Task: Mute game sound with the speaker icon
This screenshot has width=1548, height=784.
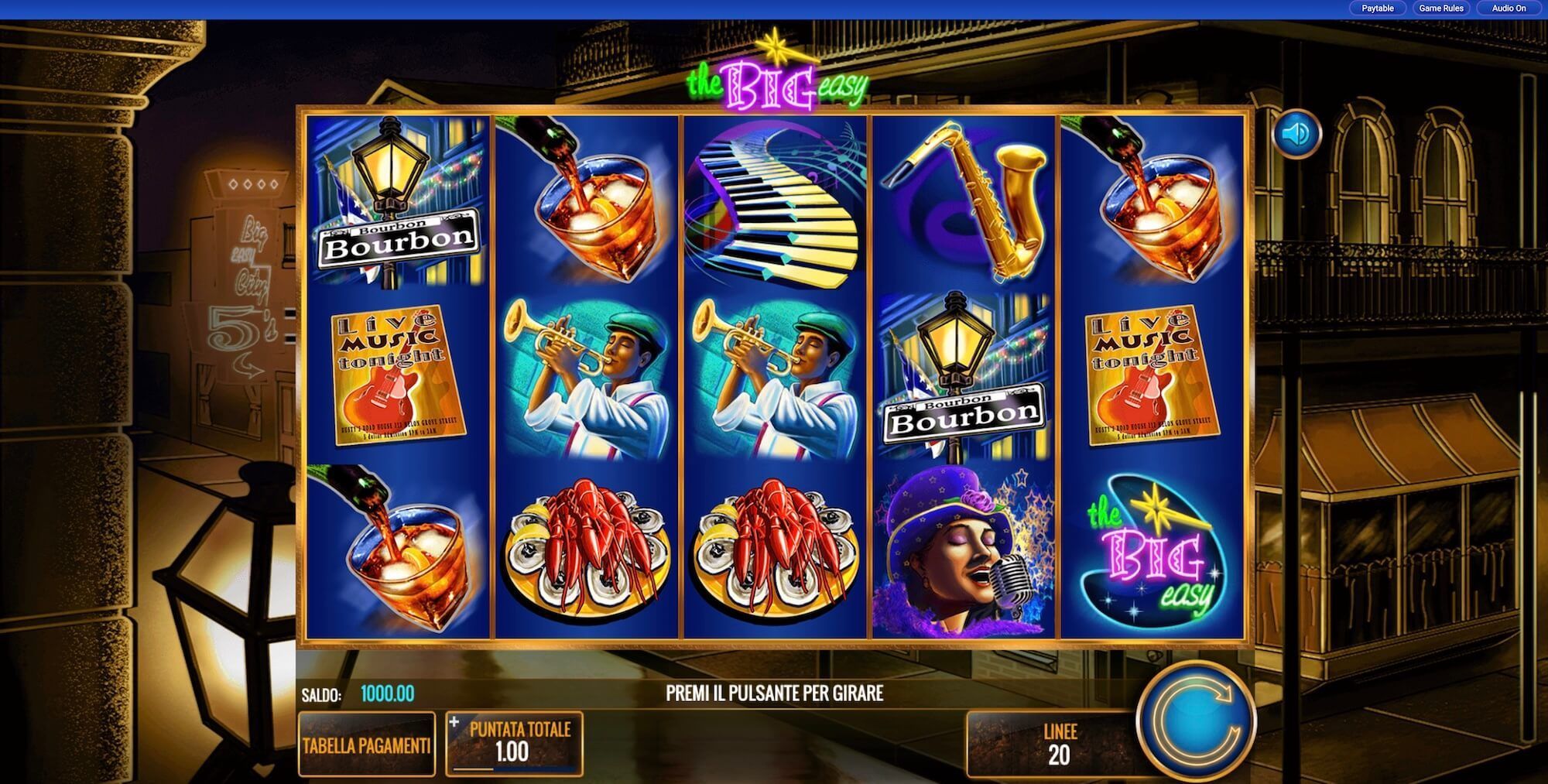Action: (1299, 132)
